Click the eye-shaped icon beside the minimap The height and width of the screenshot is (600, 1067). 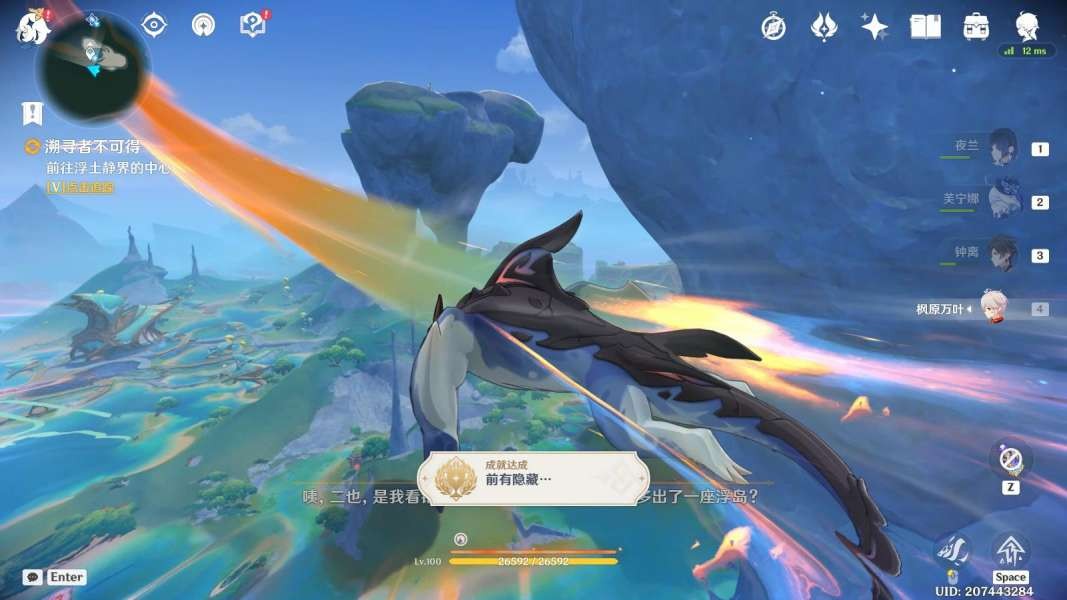pyautogui.click(x=154, y=25)
